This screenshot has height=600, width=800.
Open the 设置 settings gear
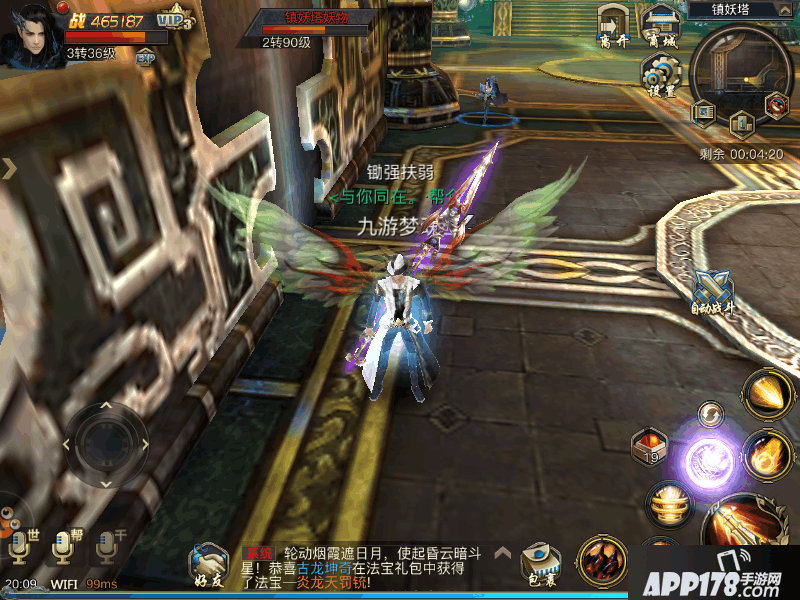pos(659,76)
